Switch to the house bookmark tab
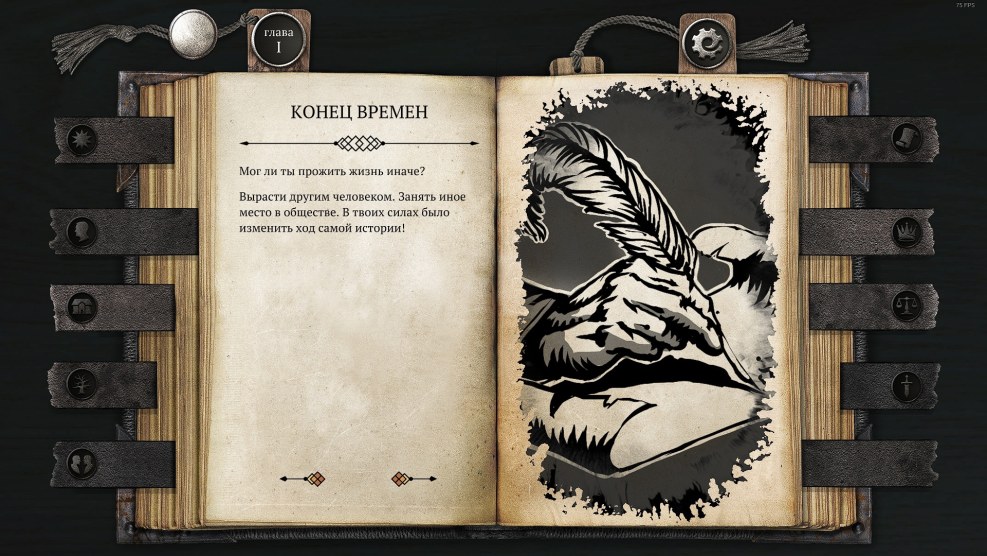Screen dimensions: 987x556 tap(82, 307)
